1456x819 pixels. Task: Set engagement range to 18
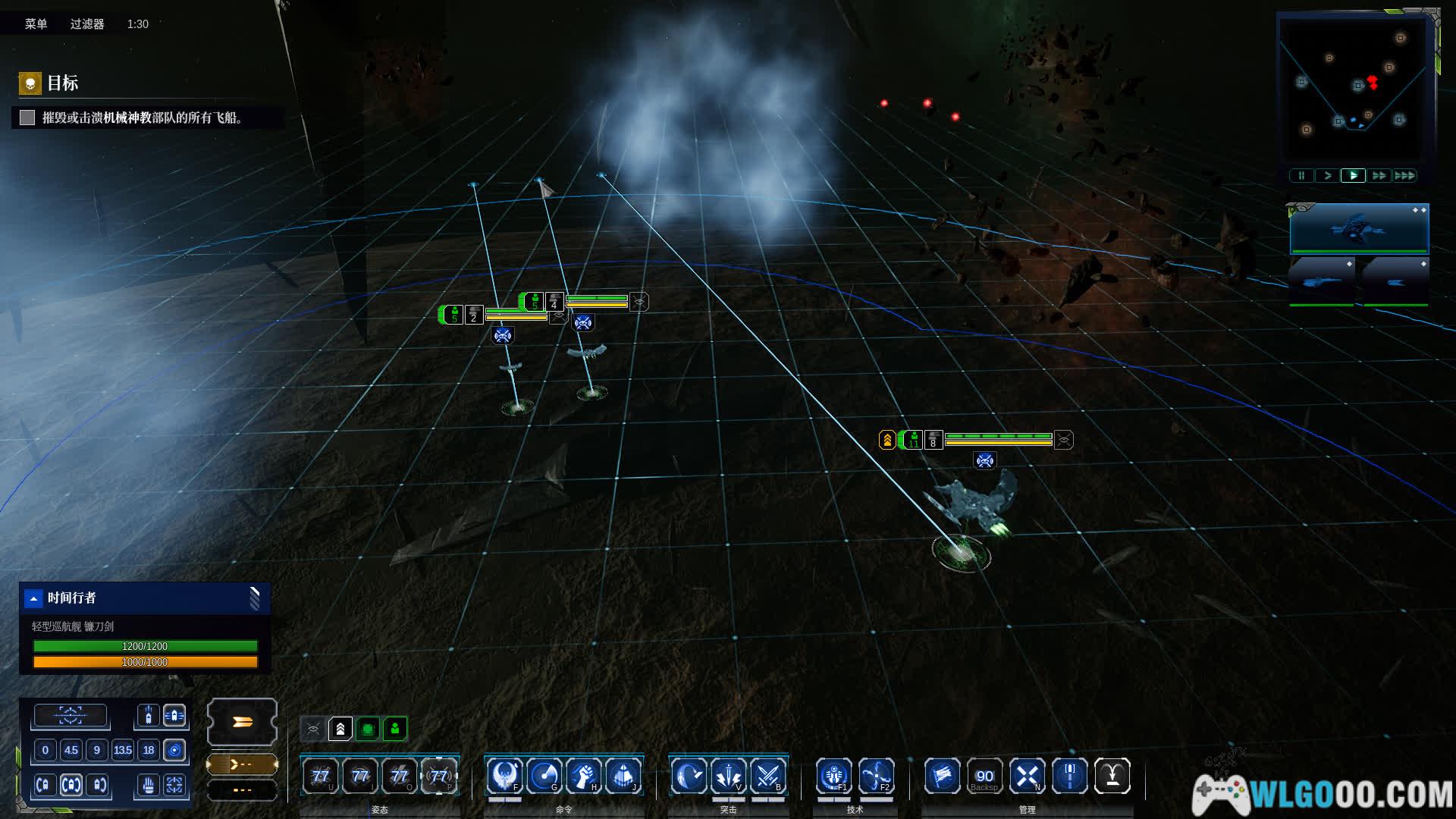(149, 750)
